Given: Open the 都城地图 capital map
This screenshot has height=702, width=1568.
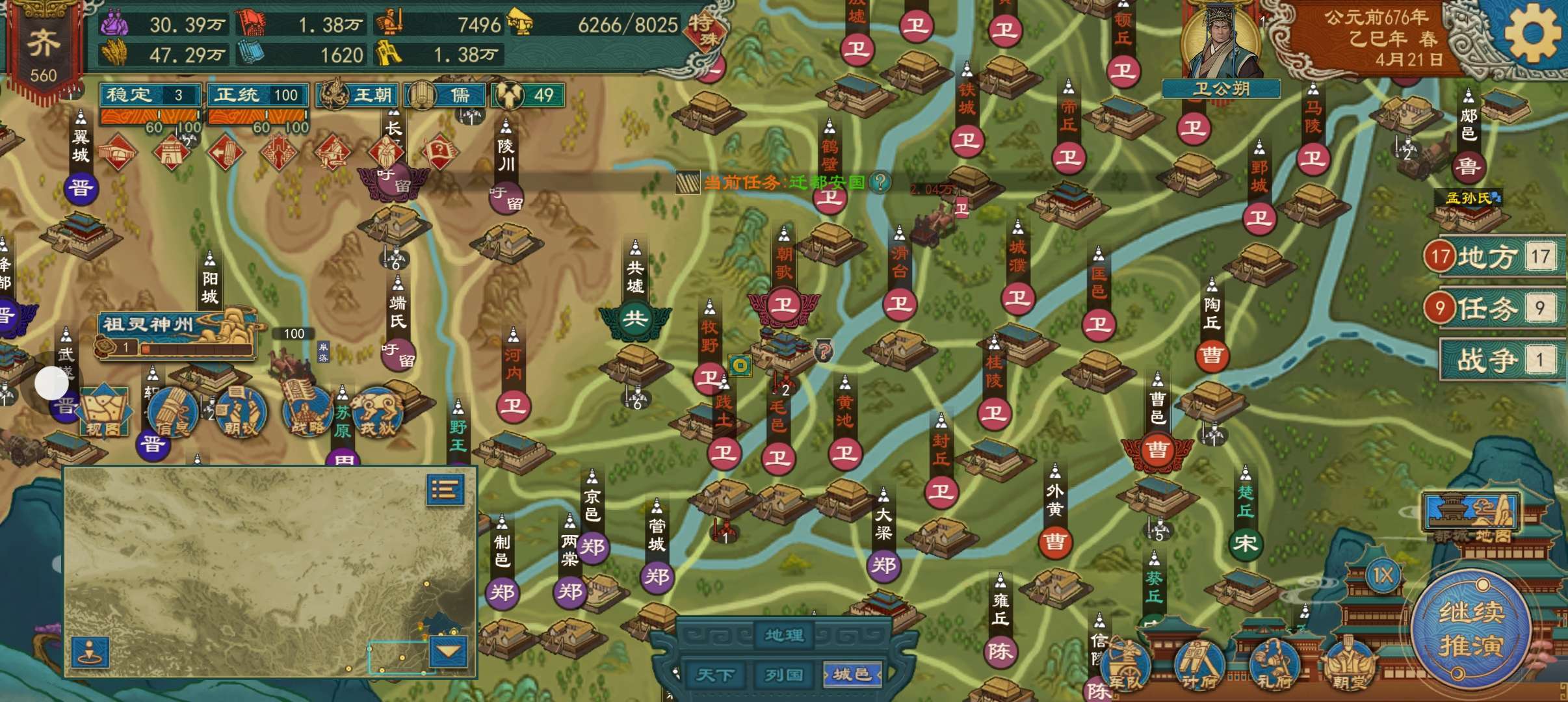Looking at the screenshot, I should (x=1471, y=517).
